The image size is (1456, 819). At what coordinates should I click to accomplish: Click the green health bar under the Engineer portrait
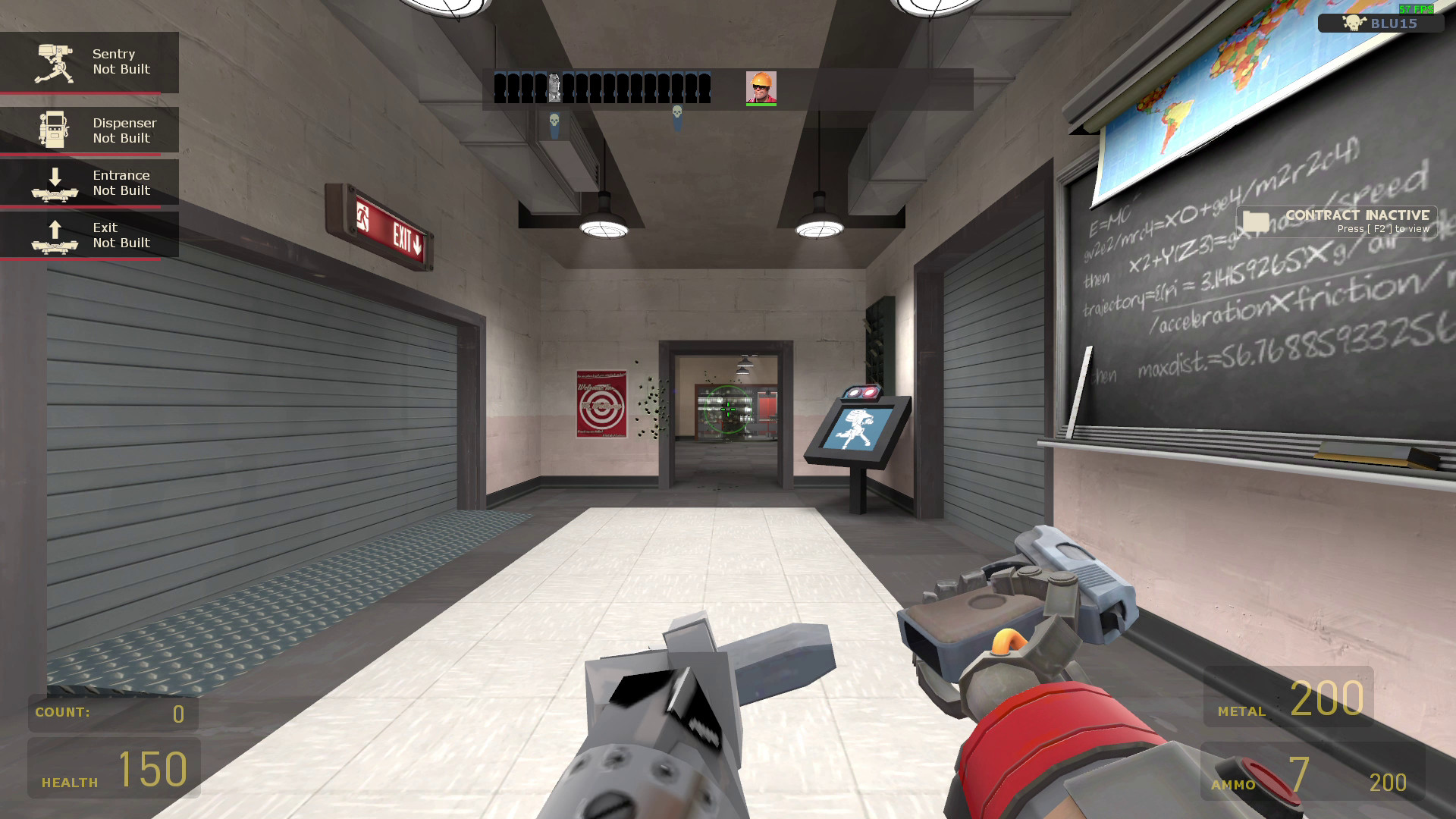tap(762, 104)
